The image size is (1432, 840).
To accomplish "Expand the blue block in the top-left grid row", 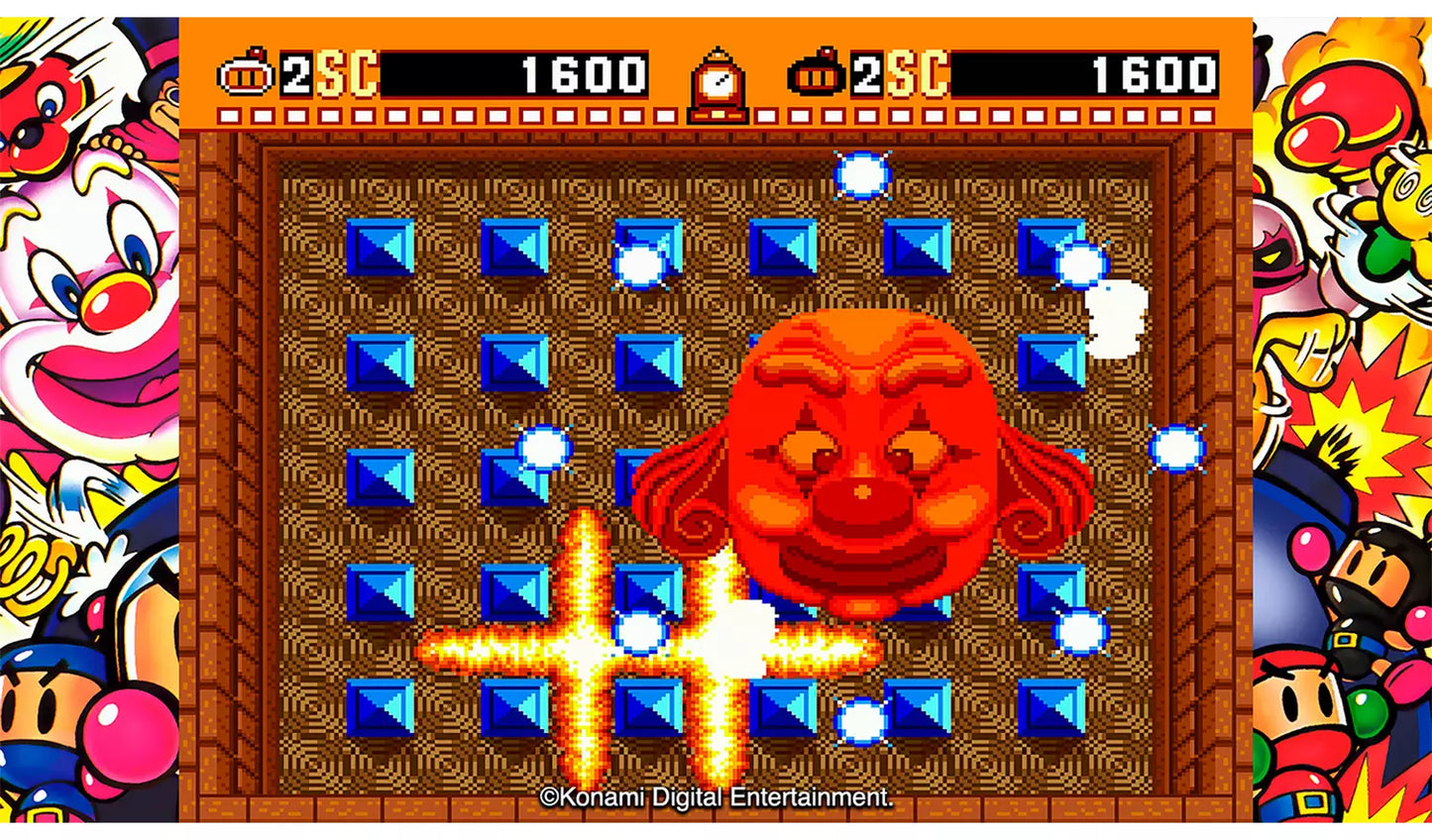I will pyautogui.click(x=380, y=246).
